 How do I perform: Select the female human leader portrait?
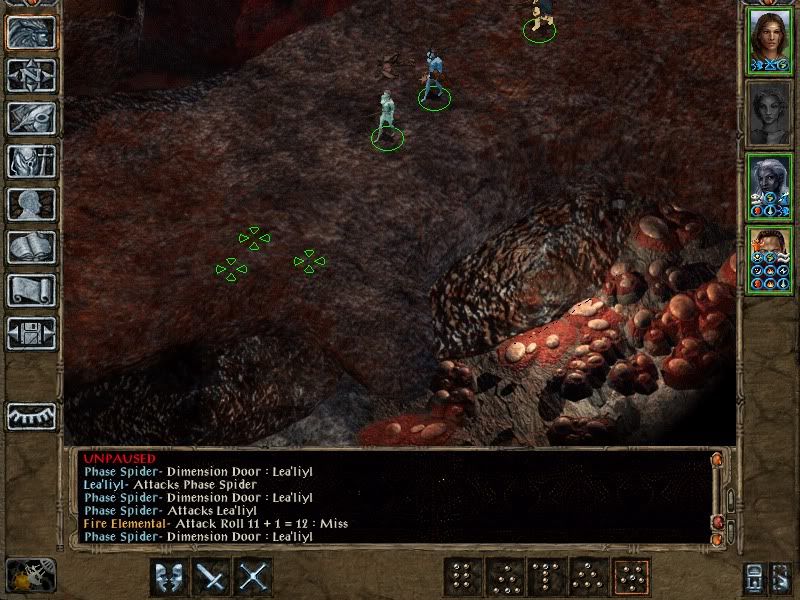coord(768,40)
